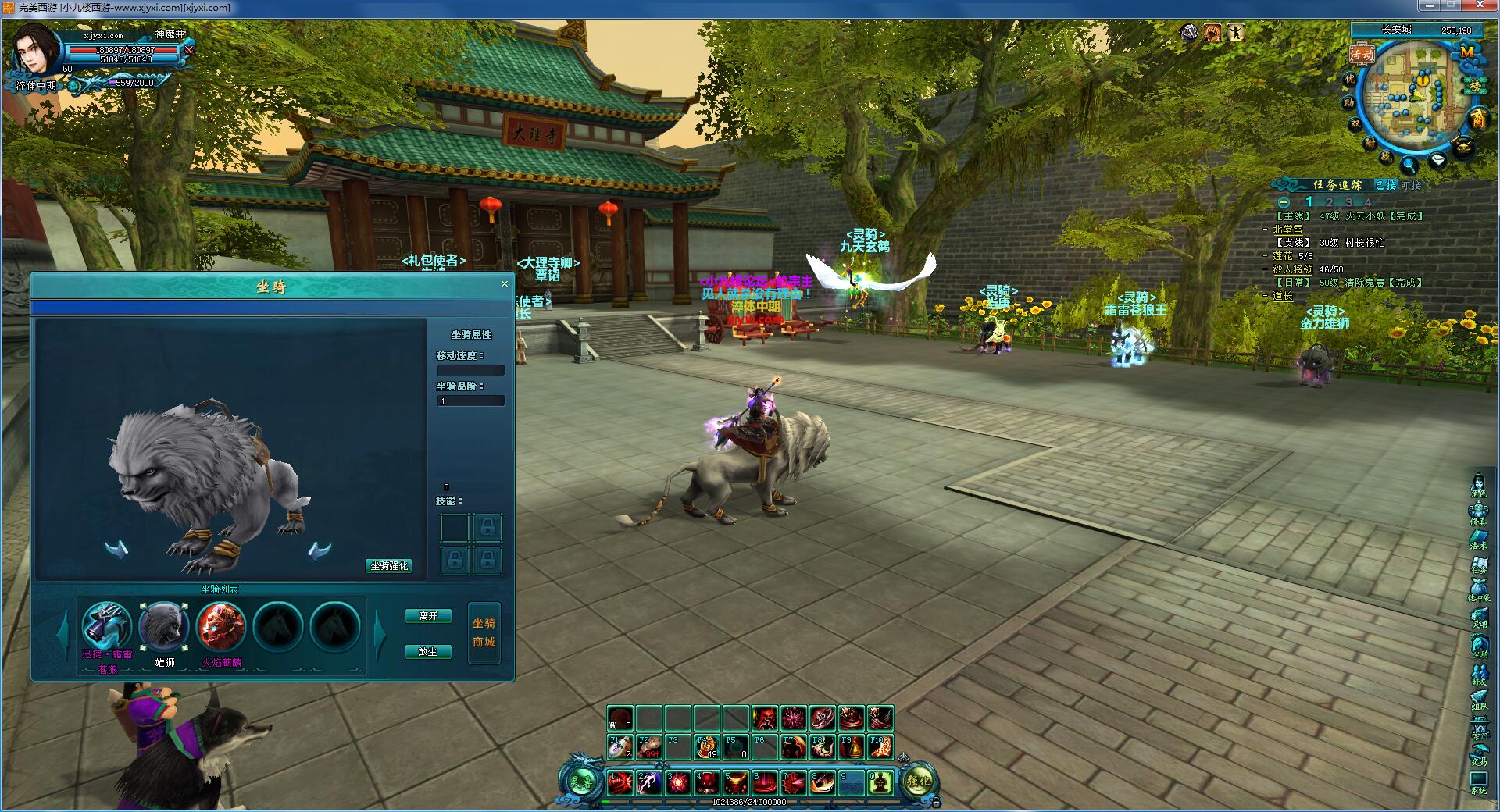Open the 活动 events button by minimap
1500x812 pixels.
point(1362,55)
